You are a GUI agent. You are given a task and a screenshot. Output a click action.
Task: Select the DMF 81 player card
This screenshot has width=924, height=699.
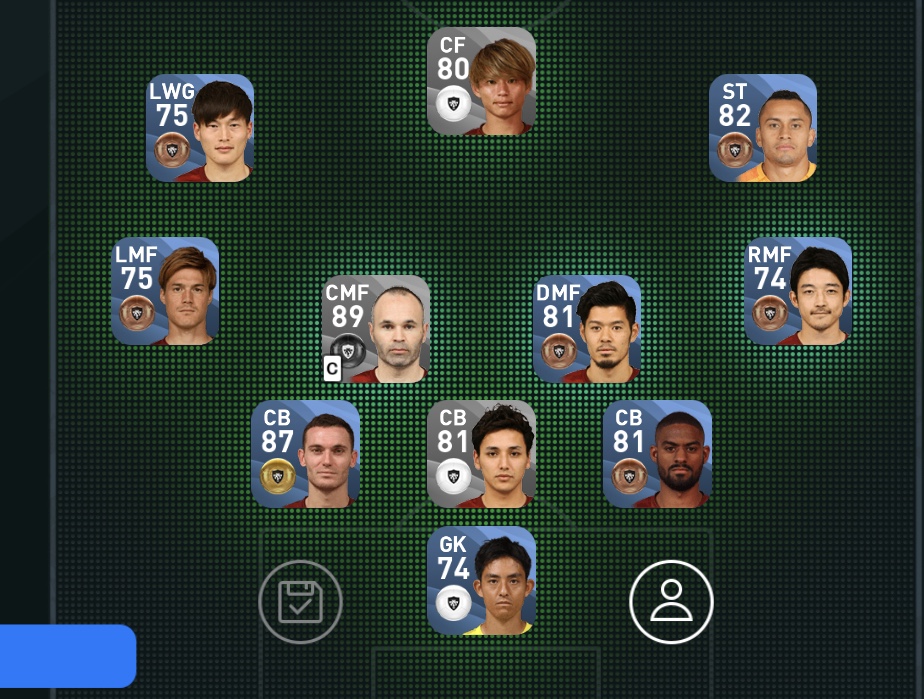click(587, 329)
